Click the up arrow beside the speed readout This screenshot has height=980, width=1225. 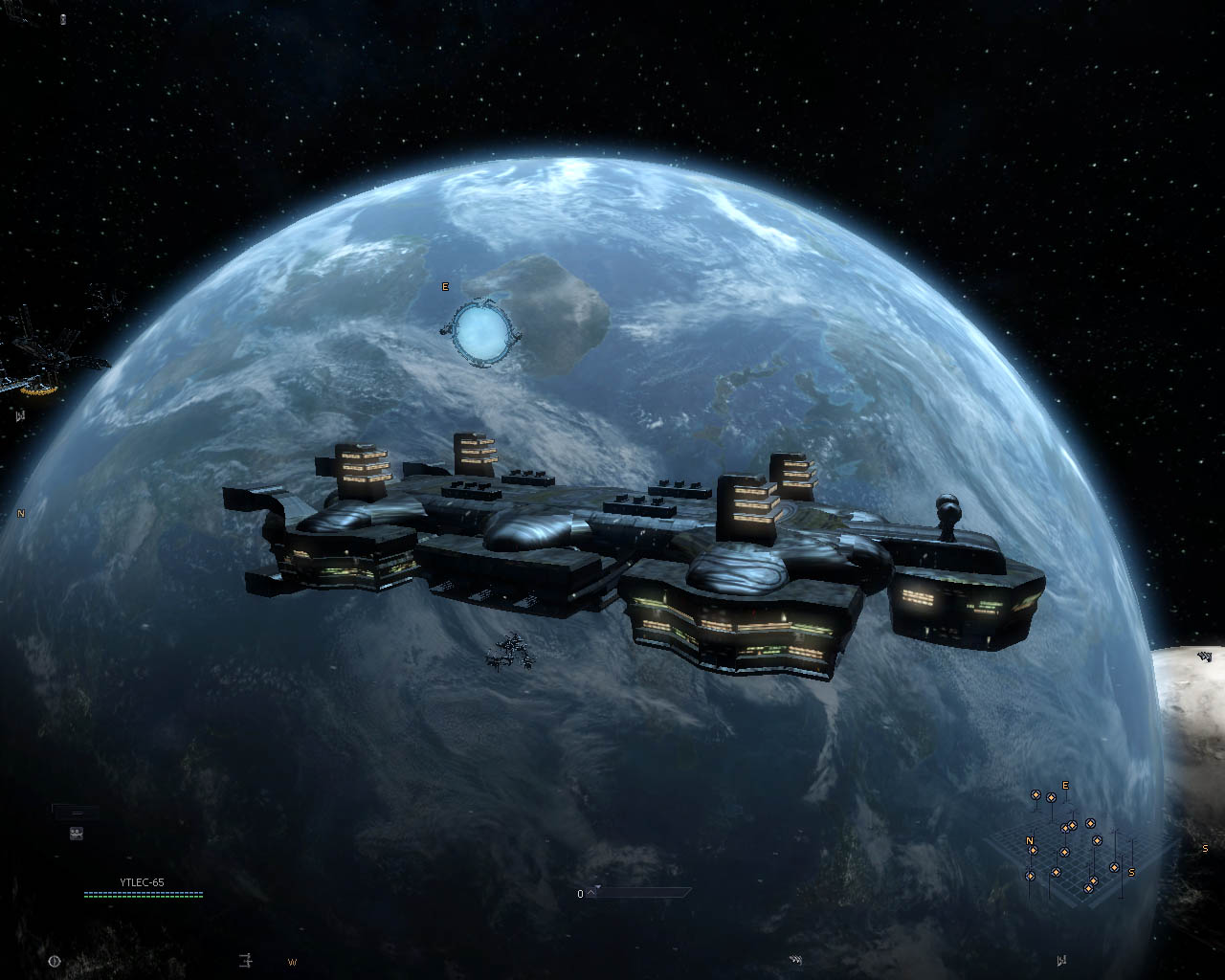[x=592, y=893]
